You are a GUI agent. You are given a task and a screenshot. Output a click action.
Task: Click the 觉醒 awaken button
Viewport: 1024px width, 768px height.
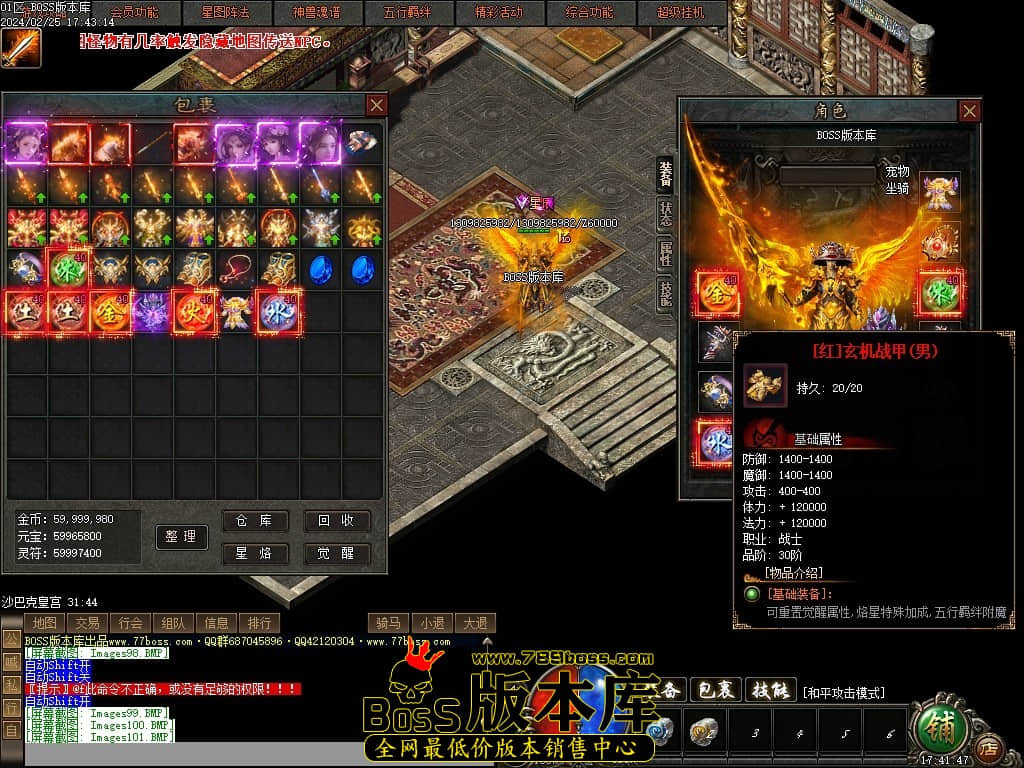point(337,553)
